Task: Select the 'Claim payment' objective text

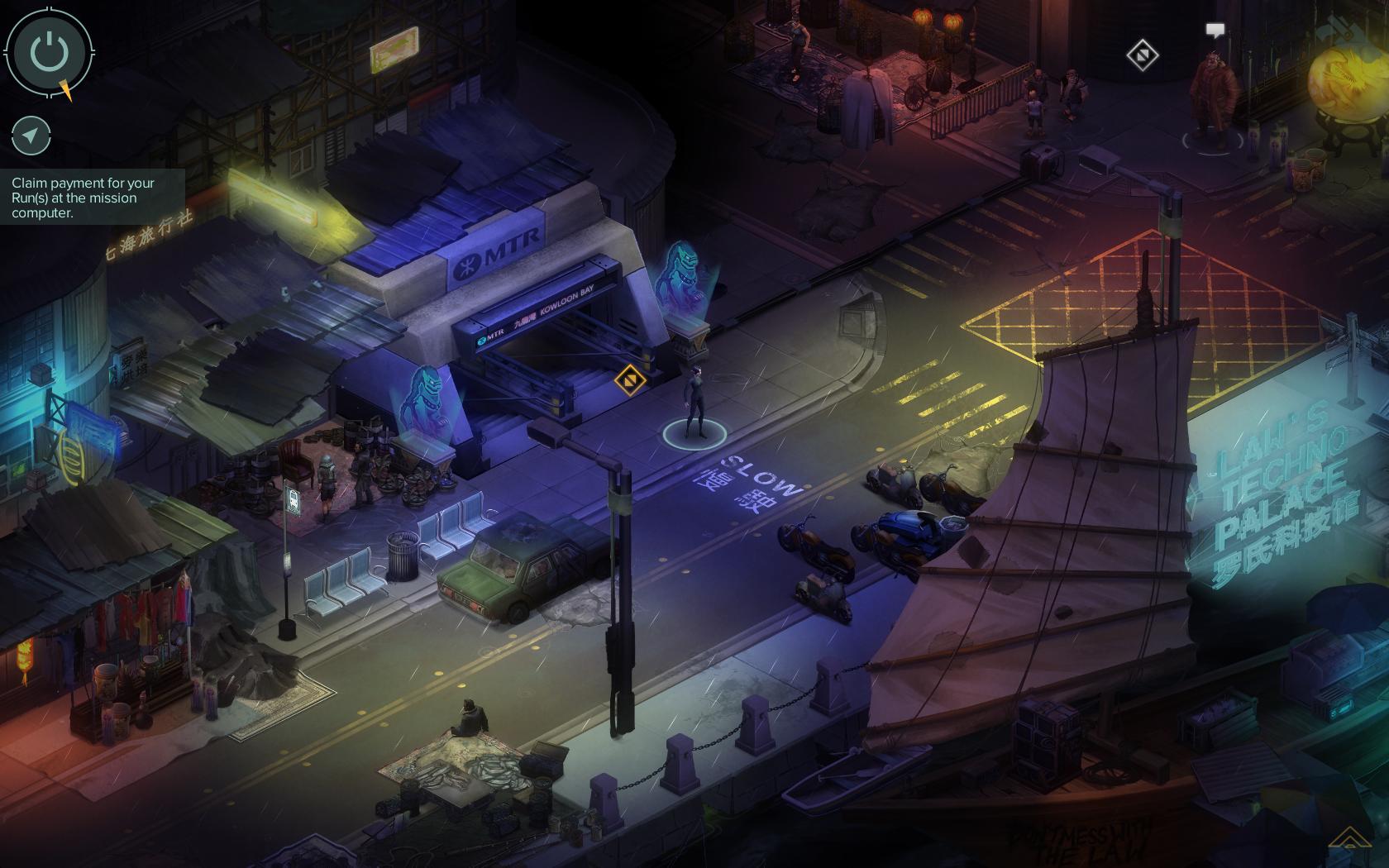Action: (x=84, y=198)
